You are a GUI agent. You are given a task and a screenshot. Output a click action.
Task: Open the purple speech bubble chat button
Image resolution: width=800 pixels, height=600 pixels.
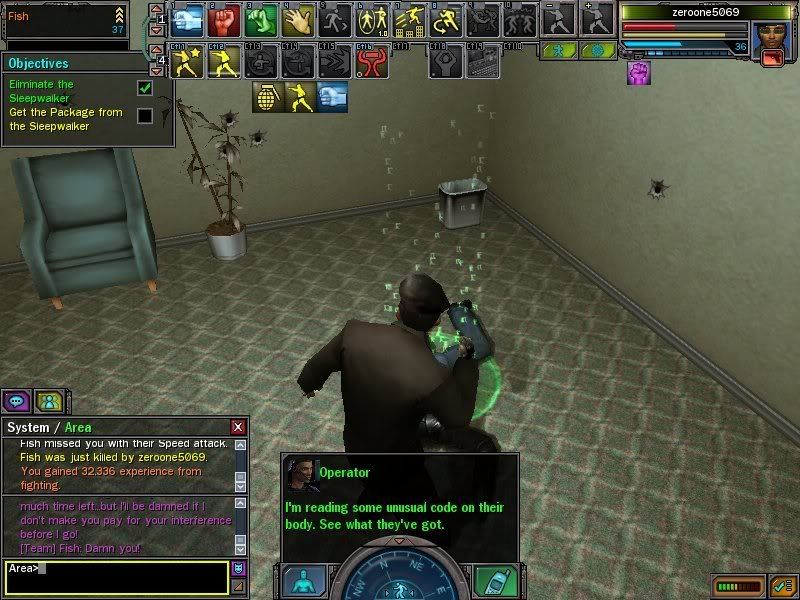17,402
